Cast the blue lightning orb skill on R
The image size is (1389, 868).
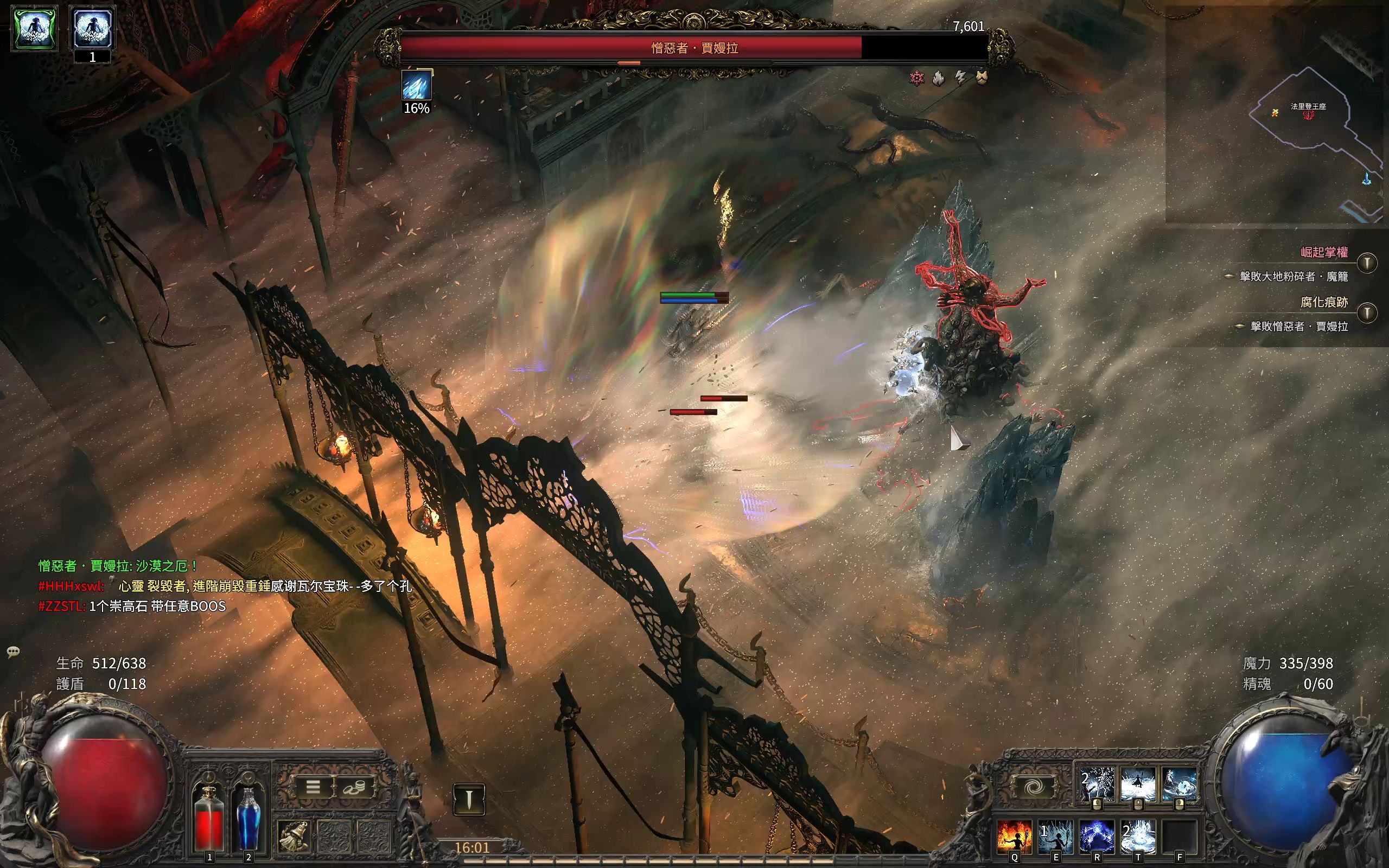[1097, 836]
